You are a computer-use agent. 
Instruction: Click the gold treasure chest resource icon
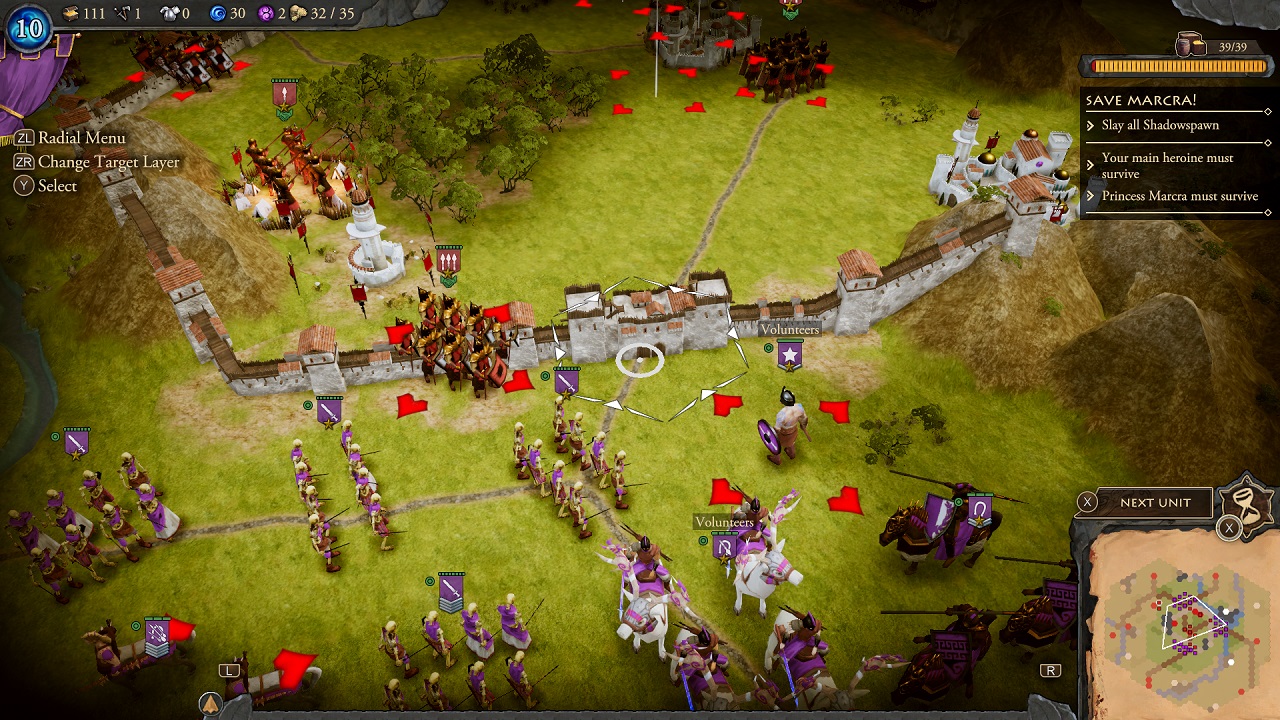[70, 13]
